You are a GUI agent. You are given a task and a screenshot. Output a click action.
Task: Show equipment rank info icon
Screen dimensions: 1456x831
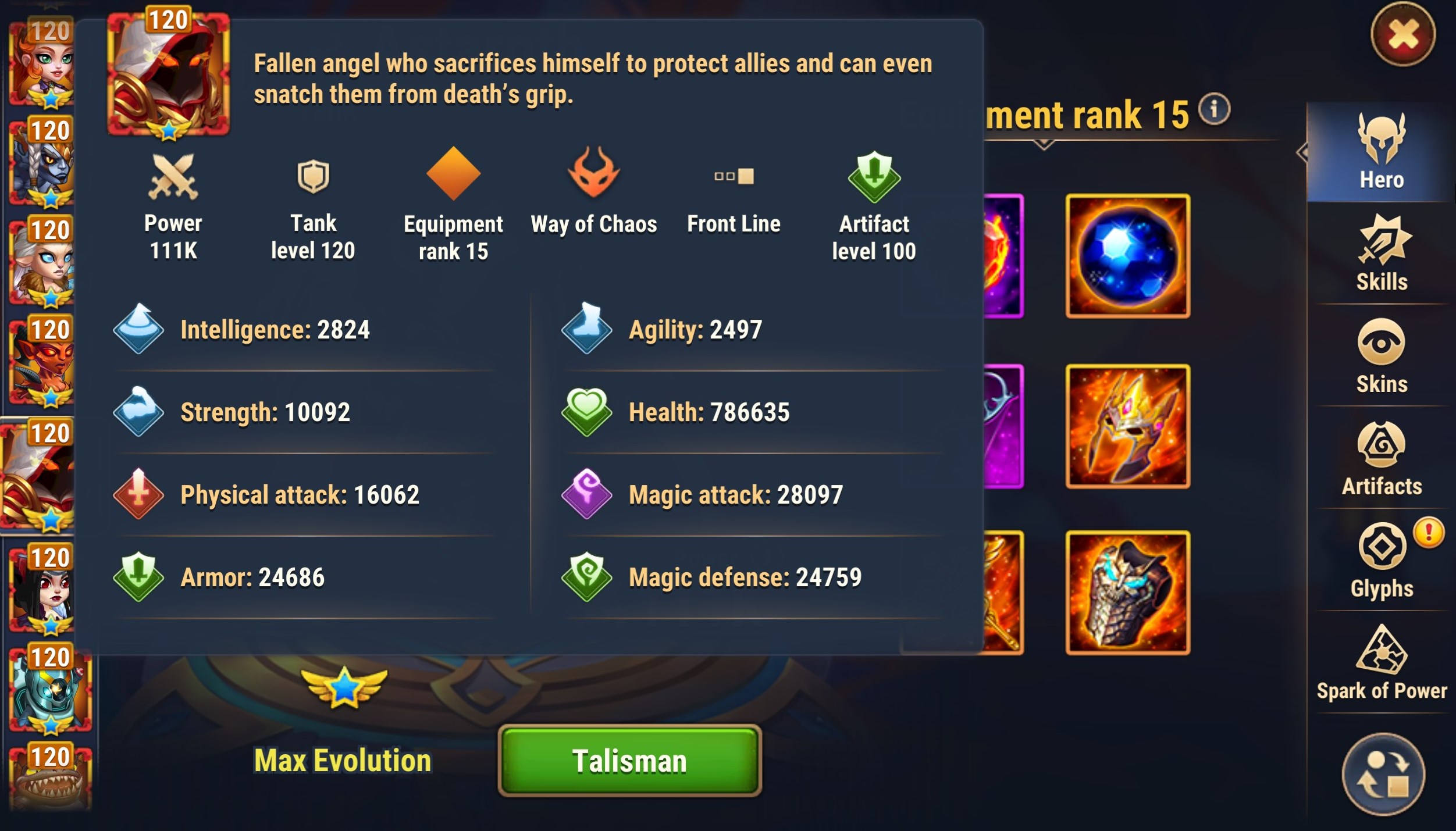[1214, 109]
